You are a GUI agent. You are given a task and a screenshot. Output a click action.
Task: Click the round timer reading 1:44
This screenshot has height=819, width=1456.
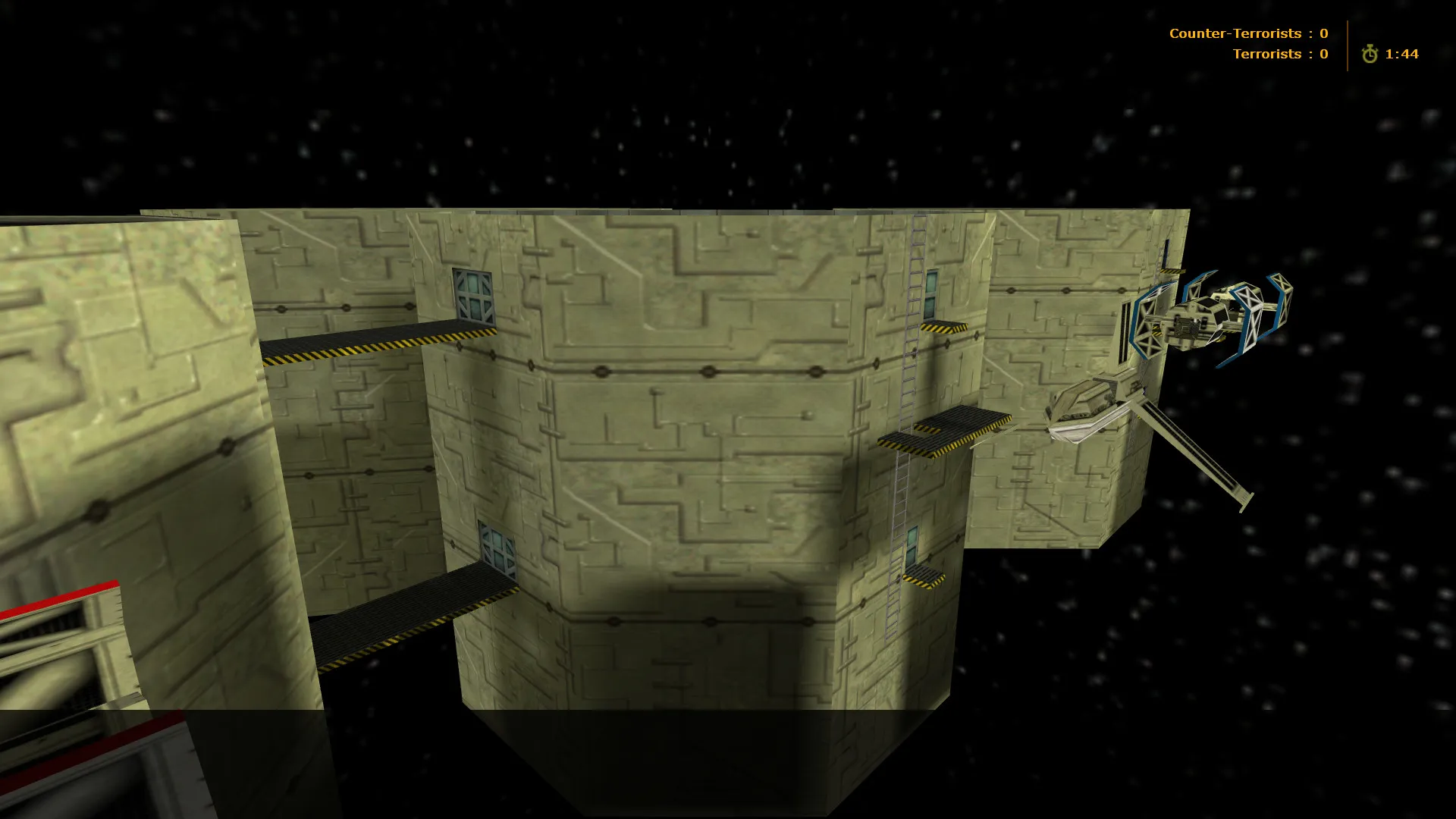pos(1402,55)
